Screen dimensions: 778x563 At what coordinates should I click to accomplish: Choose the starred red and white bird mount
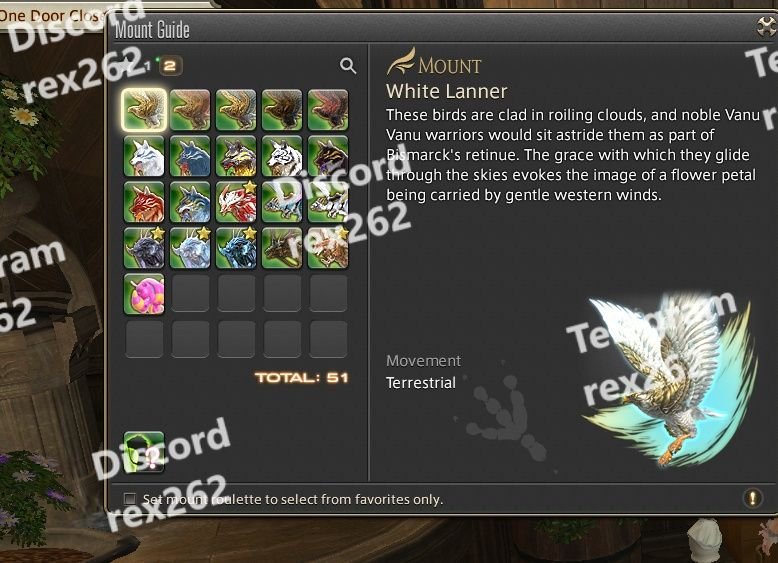pyautogui.click(x=236, y=202)
